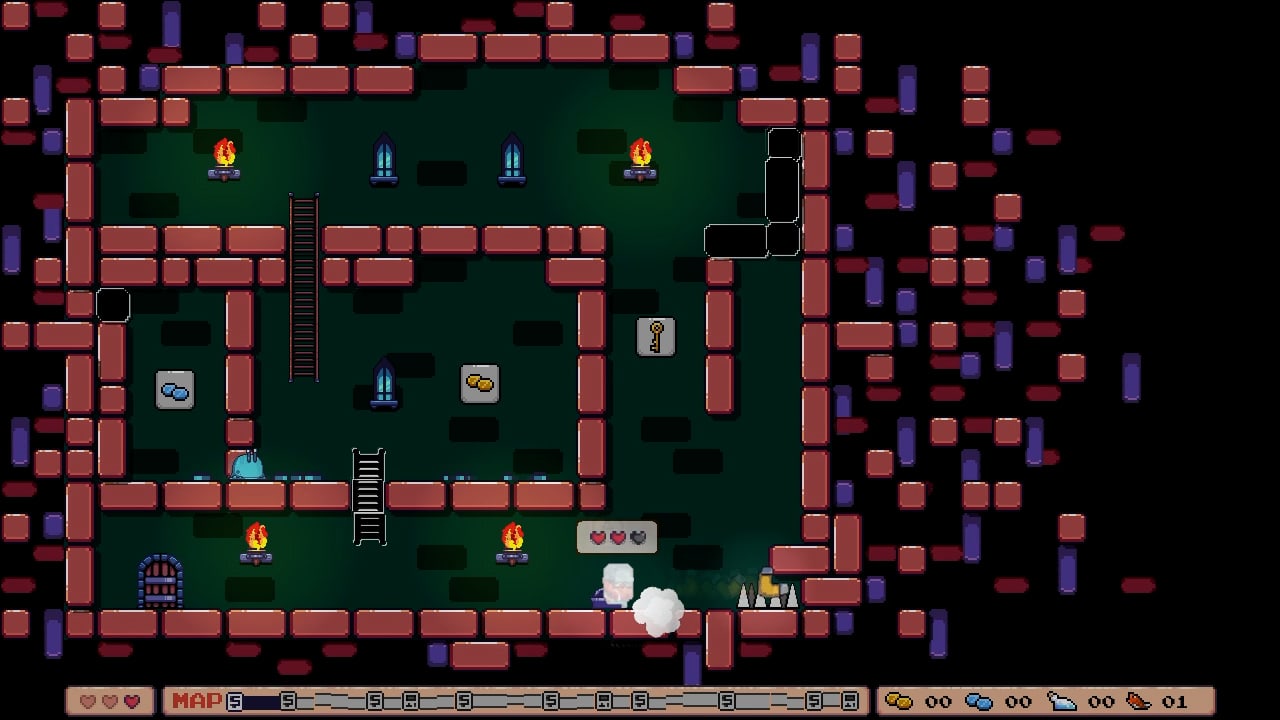The image size is (1280, 720).
Task: Open the middle S station on the map bar
Action: coord(553,702)
